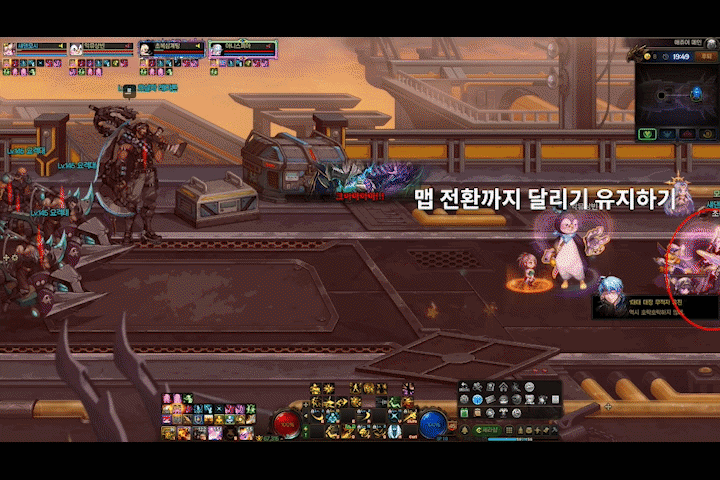Select the third party member portrait
The height and width of the screenshot is (480, 720).
pos(147,48)
